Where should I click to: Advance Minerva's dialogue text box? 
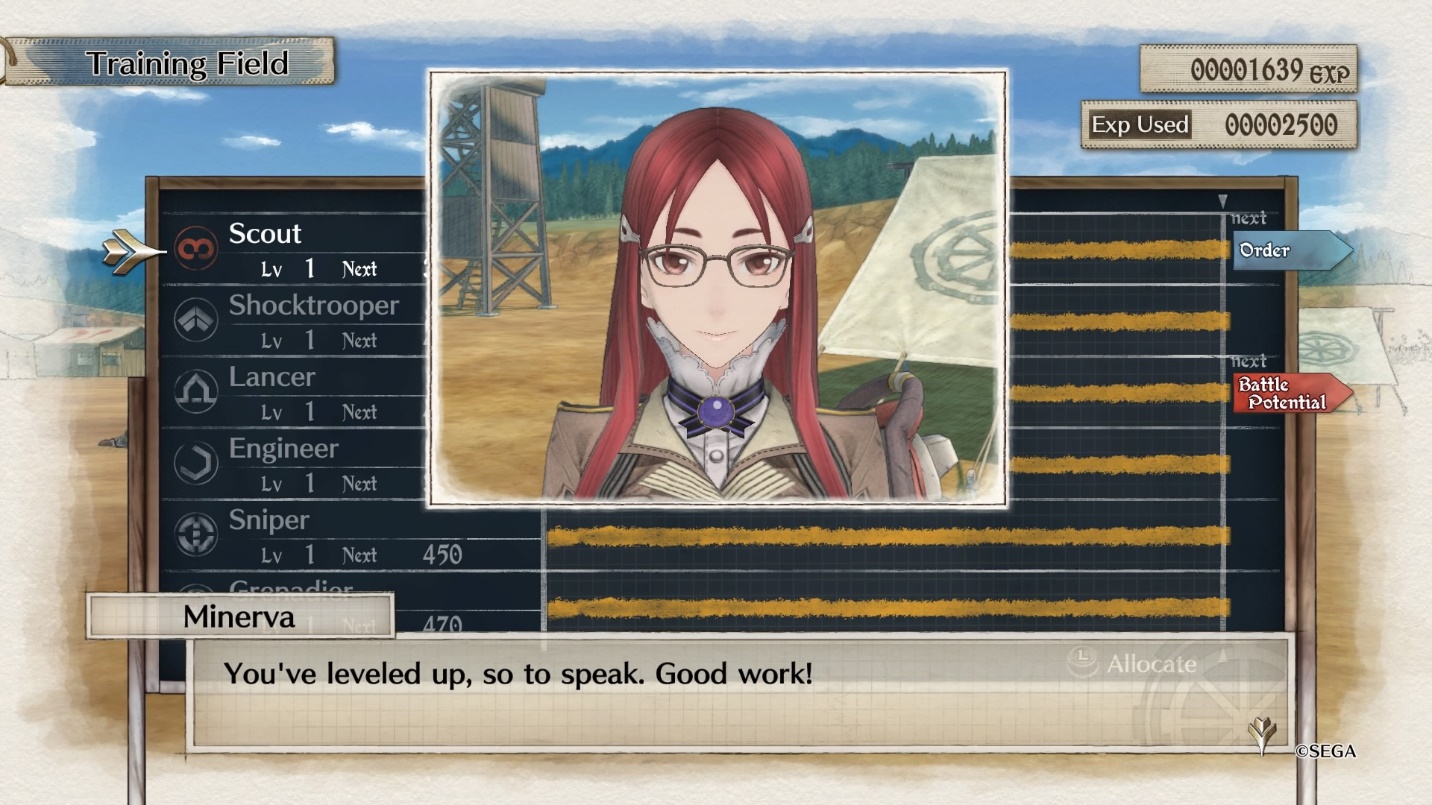[x=740, y=692]
